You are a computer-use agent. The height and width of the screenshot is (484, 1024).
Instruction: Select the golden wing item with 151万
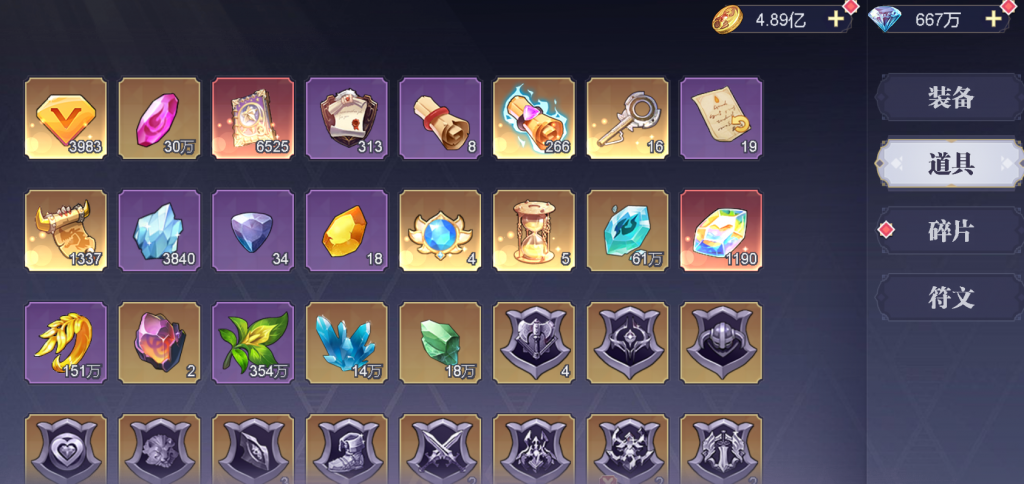66,342
